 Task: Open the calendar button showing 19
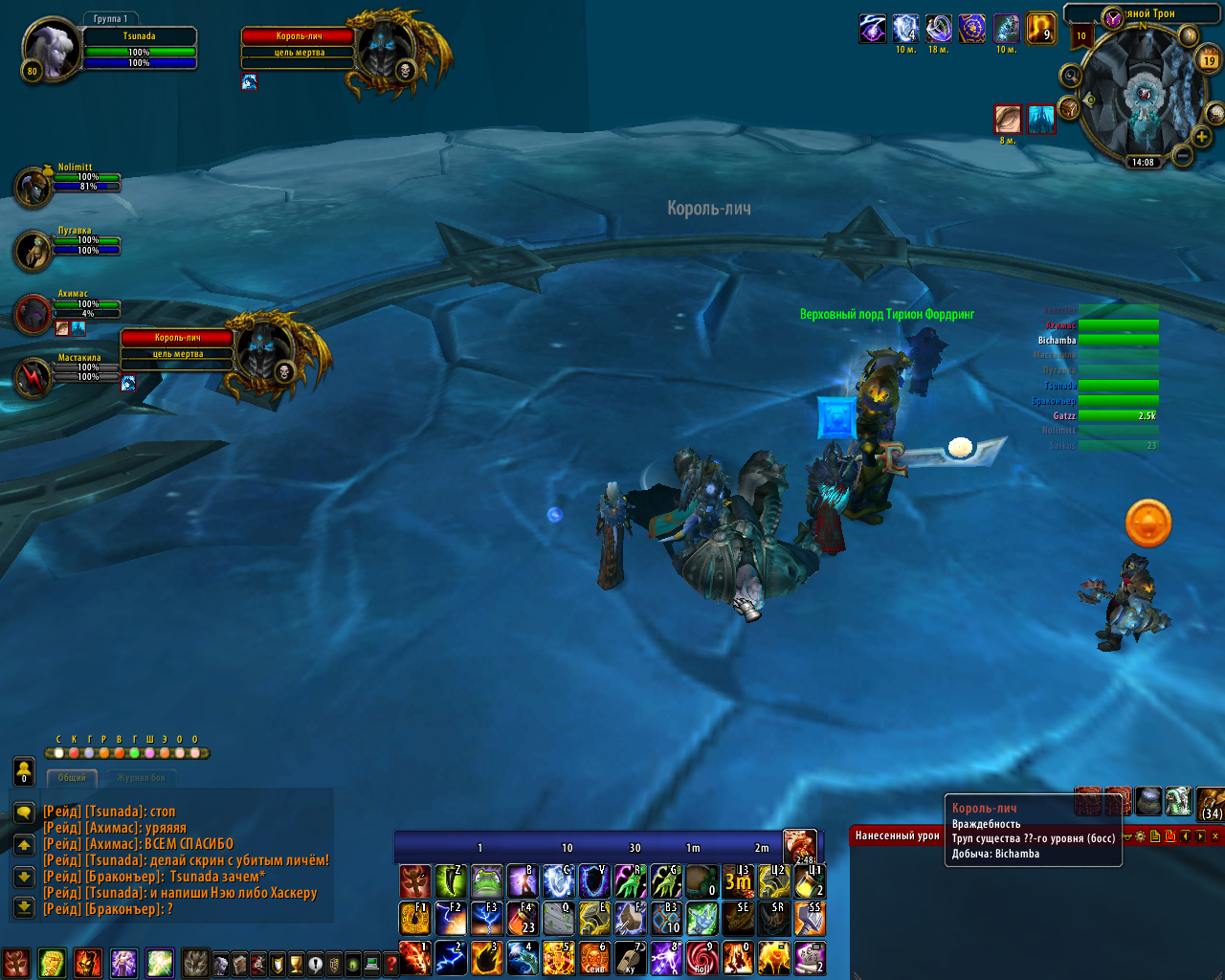click(x=1209, y=59)
